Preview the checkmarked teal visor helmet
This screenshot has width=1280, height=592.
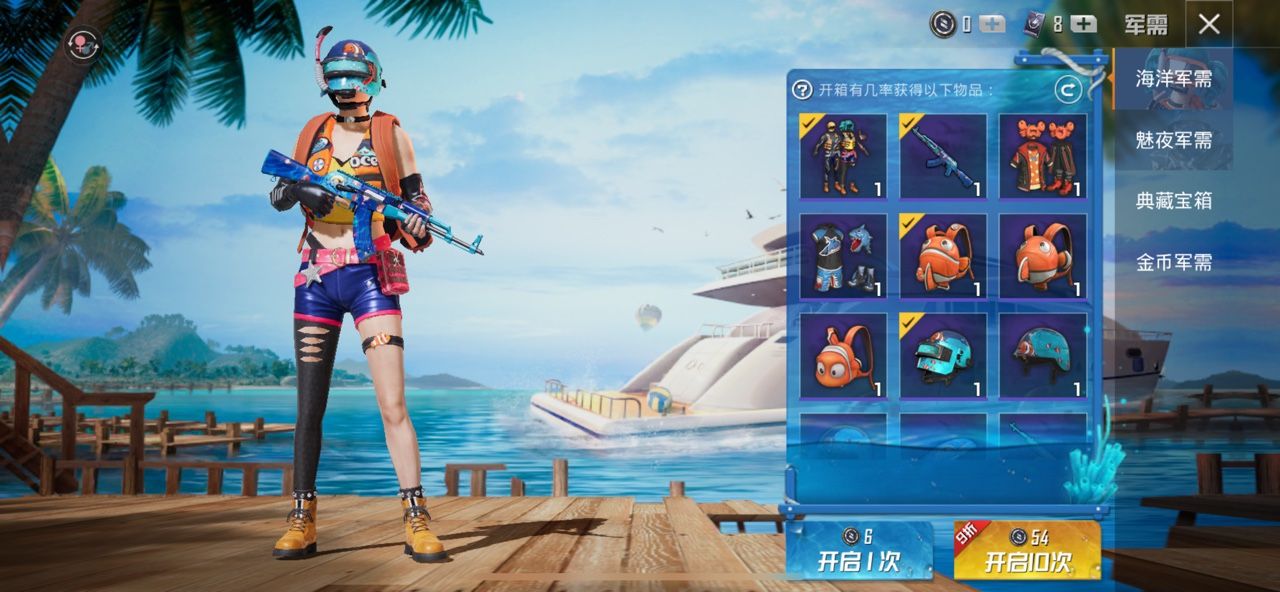(x=943, y=356)
